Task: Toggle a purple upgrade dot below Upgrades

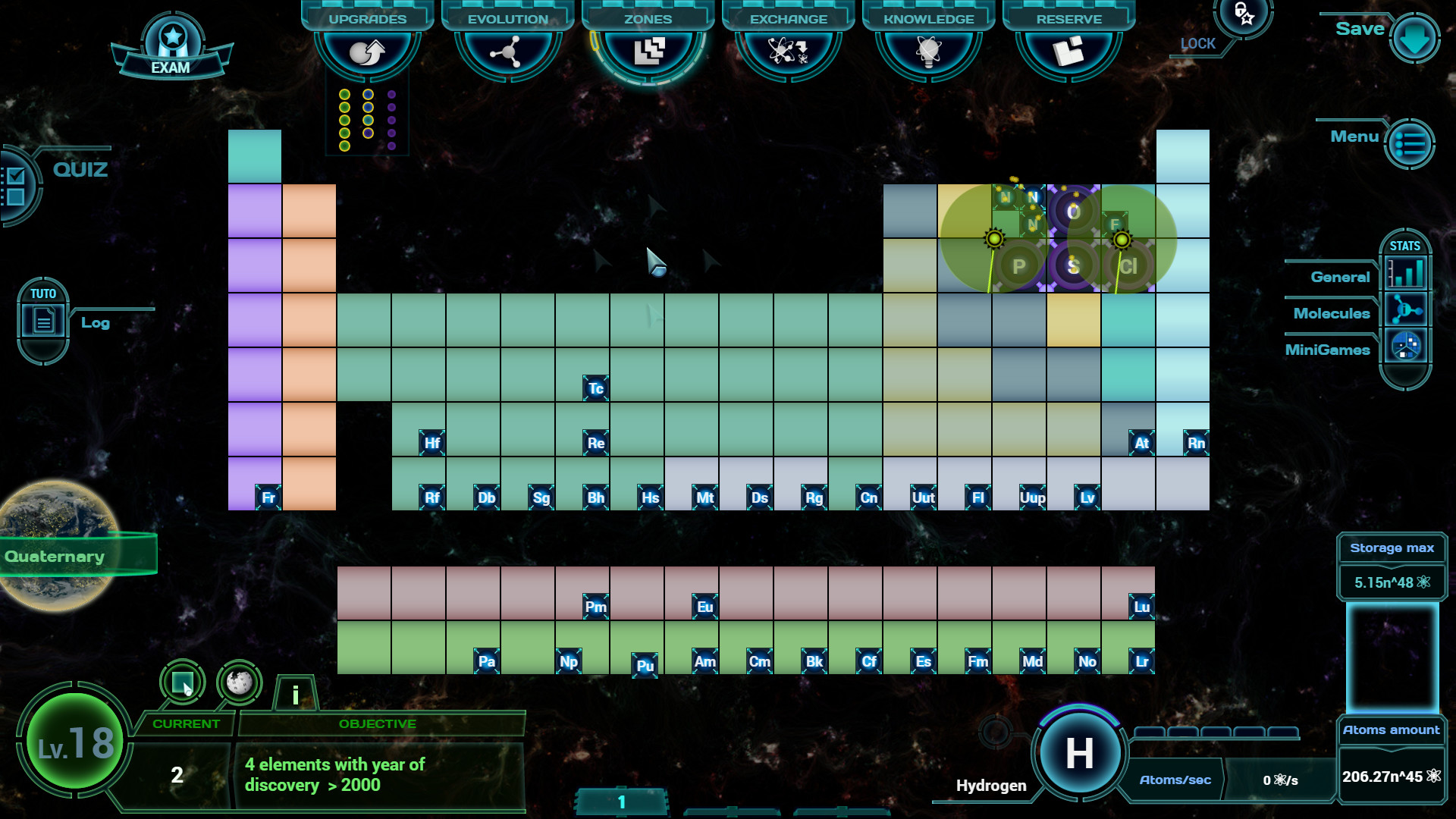Action: pos(391,94)
